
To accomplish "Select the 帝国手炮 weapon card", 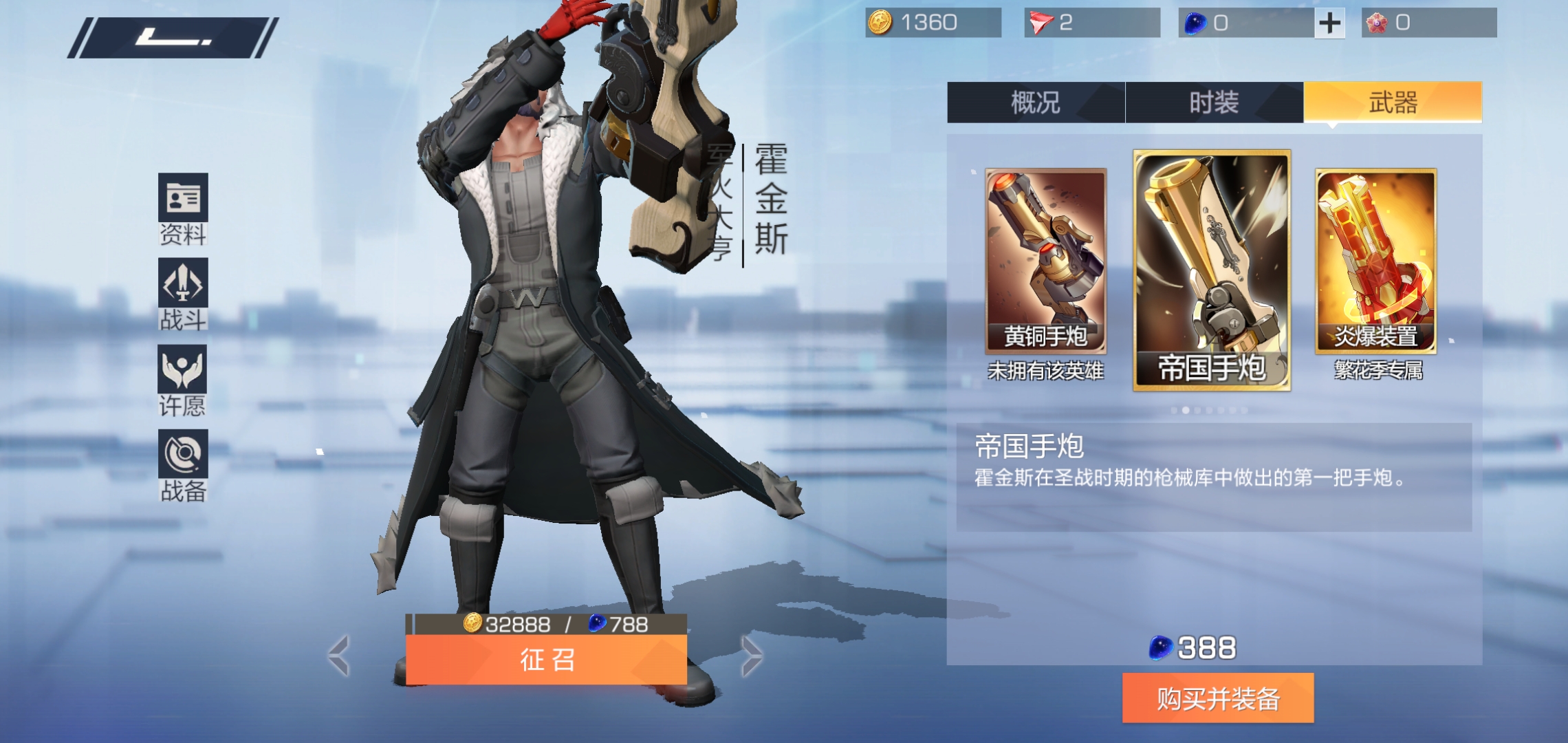I will [1212, 270].
